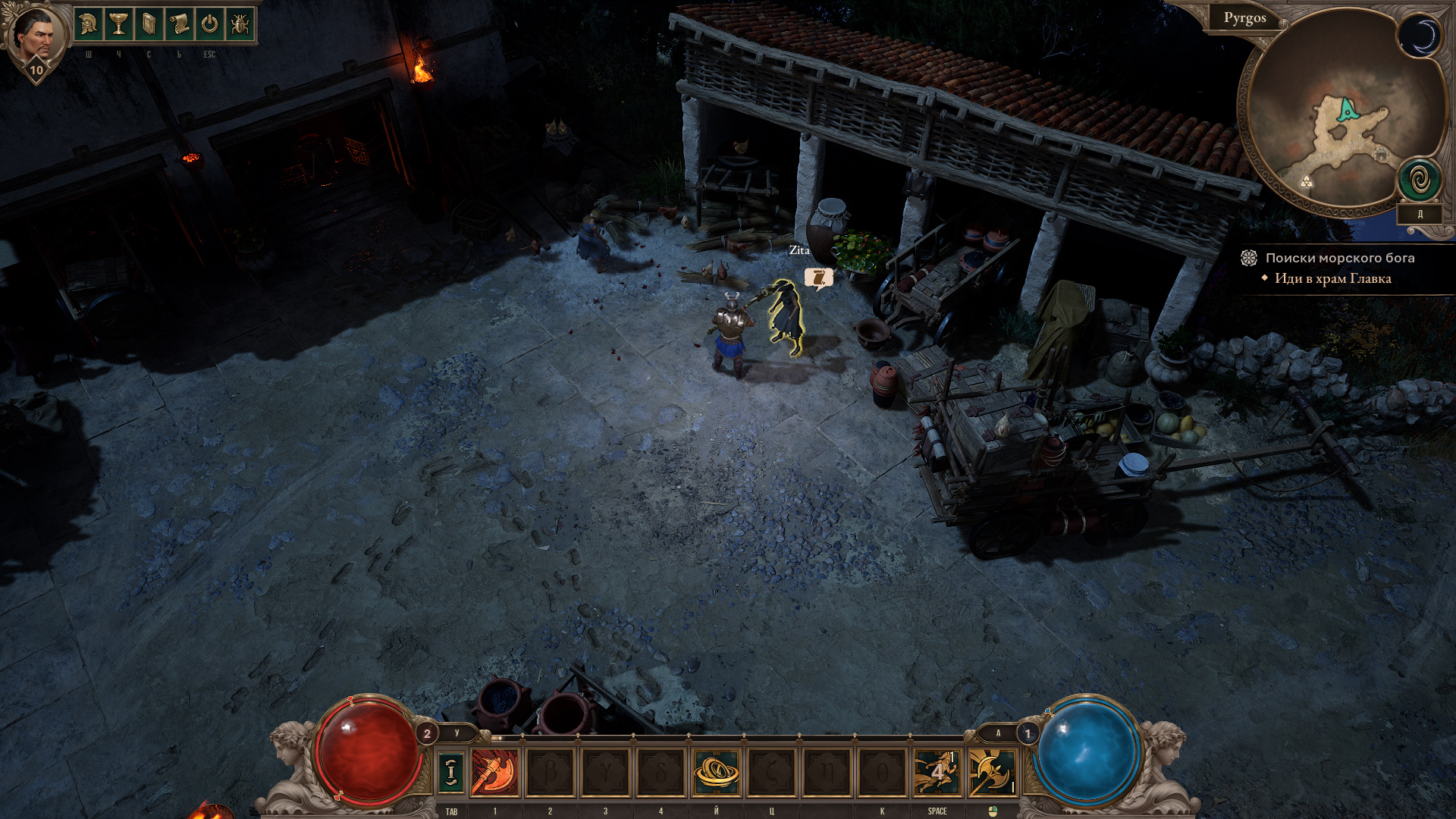Viewport: 1456px width, 819px height.
Task: Open the power button game menu
Action: [x=209, y=24]
